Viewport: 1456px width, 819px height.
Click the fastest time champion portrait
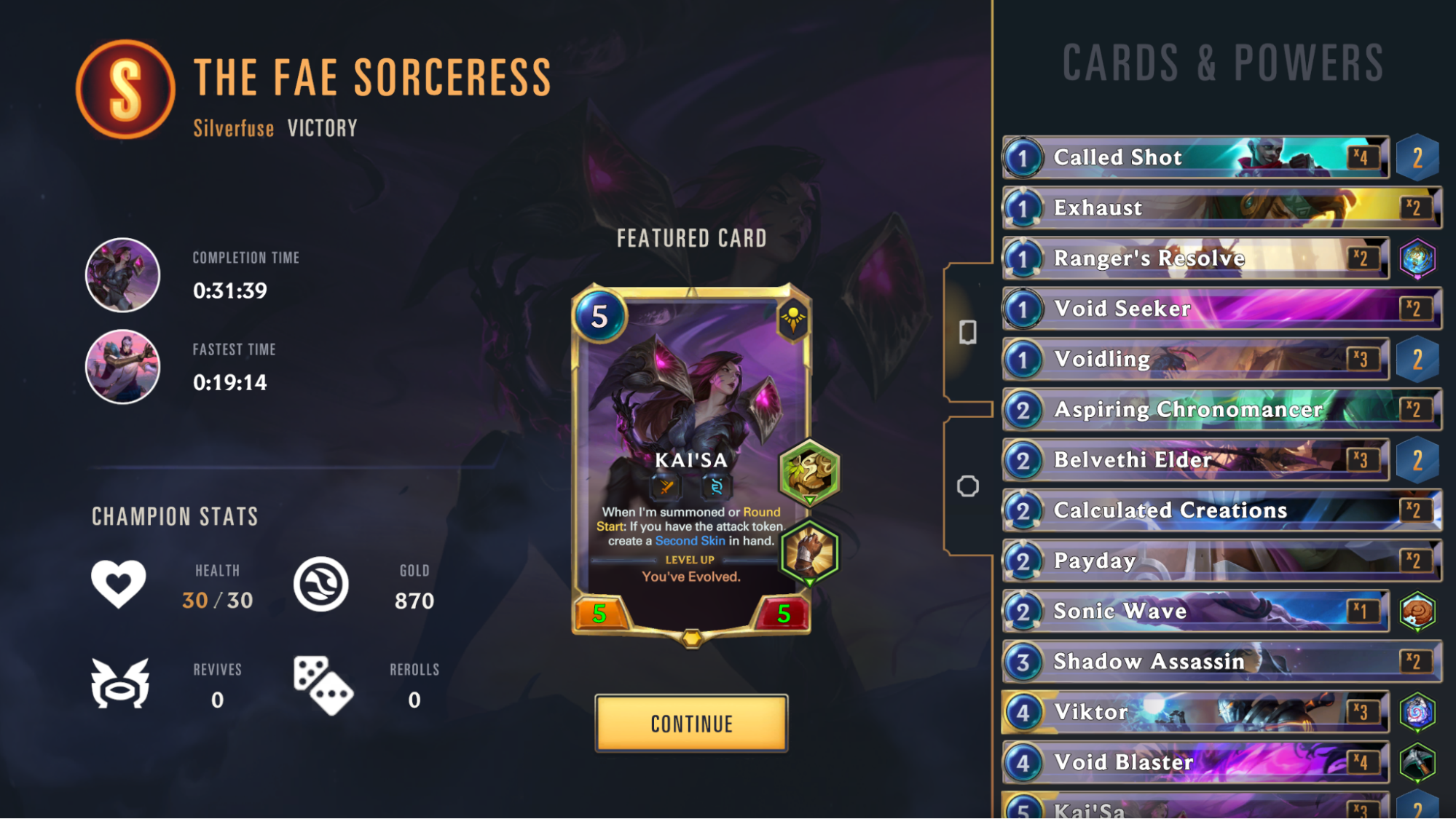click(124, 367)
